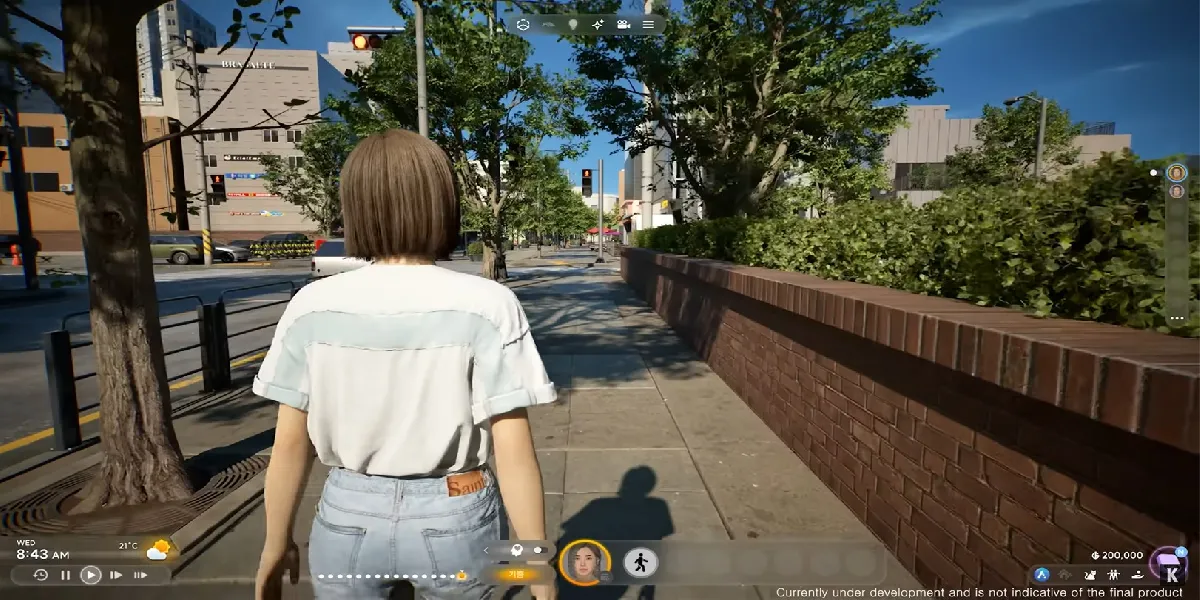
Task: Open the hamburger menu at top
Action: pos(648,24)
